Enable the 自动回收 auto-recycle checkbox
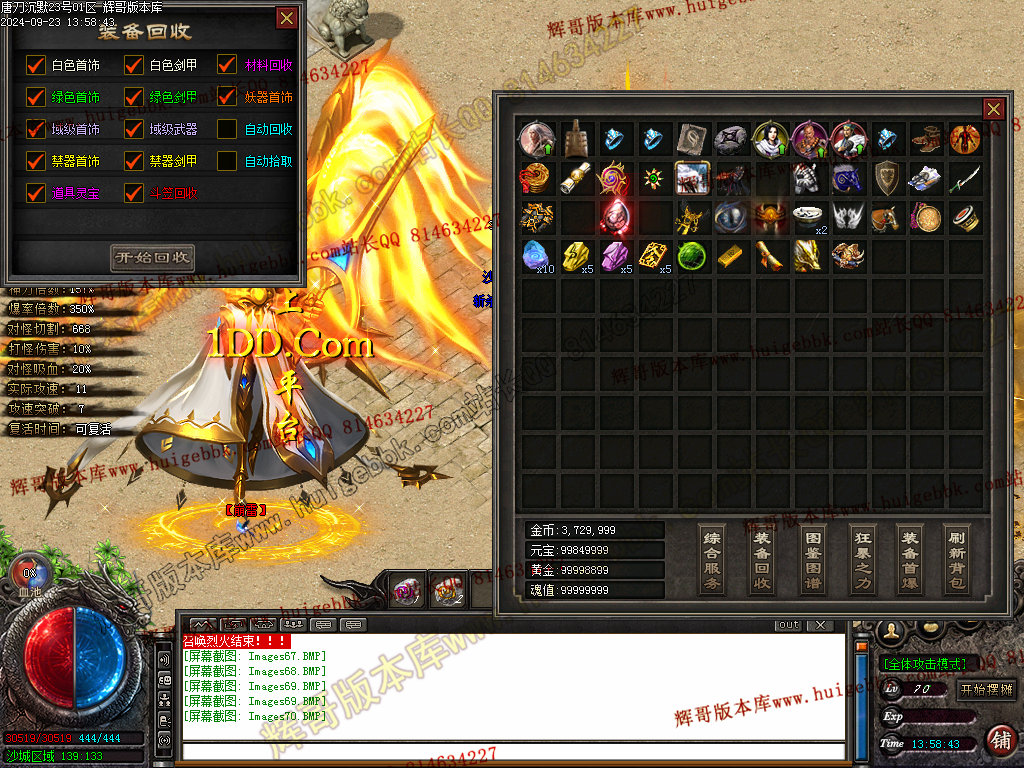The image size is (1024, 768). (228, 129)
